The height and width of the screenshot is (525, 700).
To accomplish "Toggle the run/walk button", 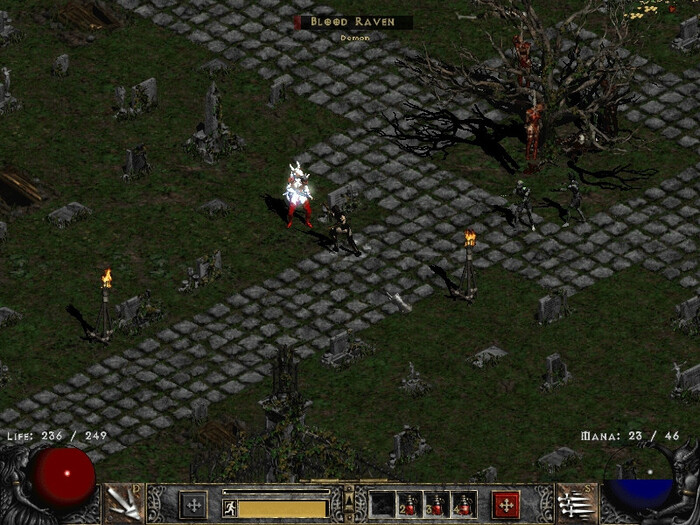I will (x=229, y=507).
